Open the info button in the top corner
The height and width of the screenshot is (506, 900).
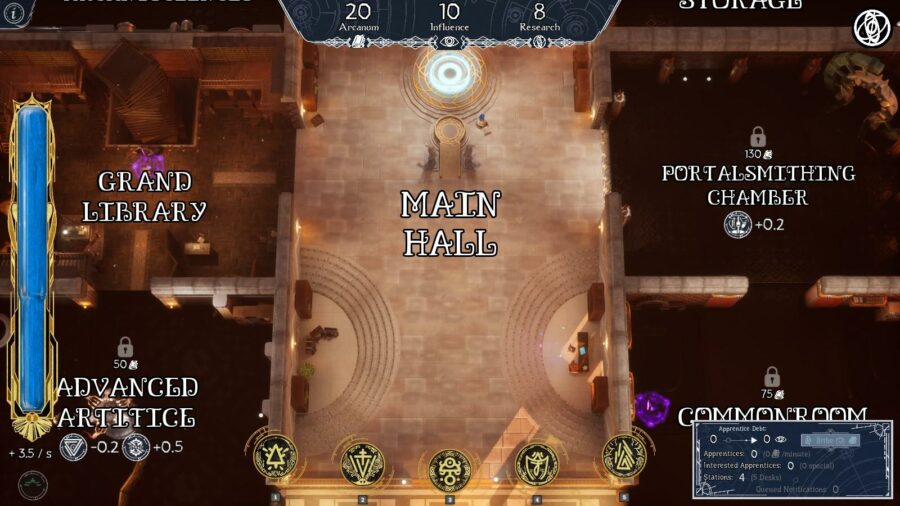8,12
